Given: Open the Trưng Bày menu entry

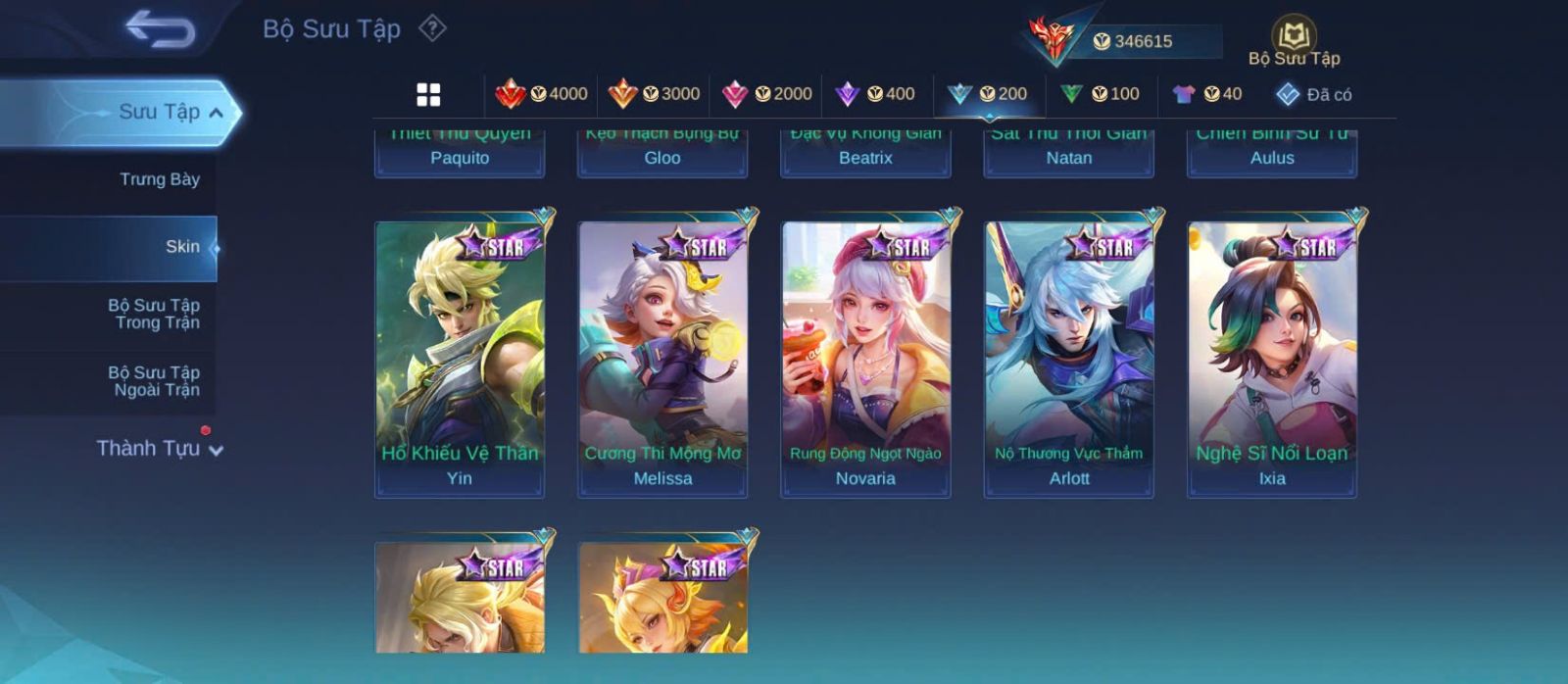Looking at the screenshot, I should tap(159, 179).
